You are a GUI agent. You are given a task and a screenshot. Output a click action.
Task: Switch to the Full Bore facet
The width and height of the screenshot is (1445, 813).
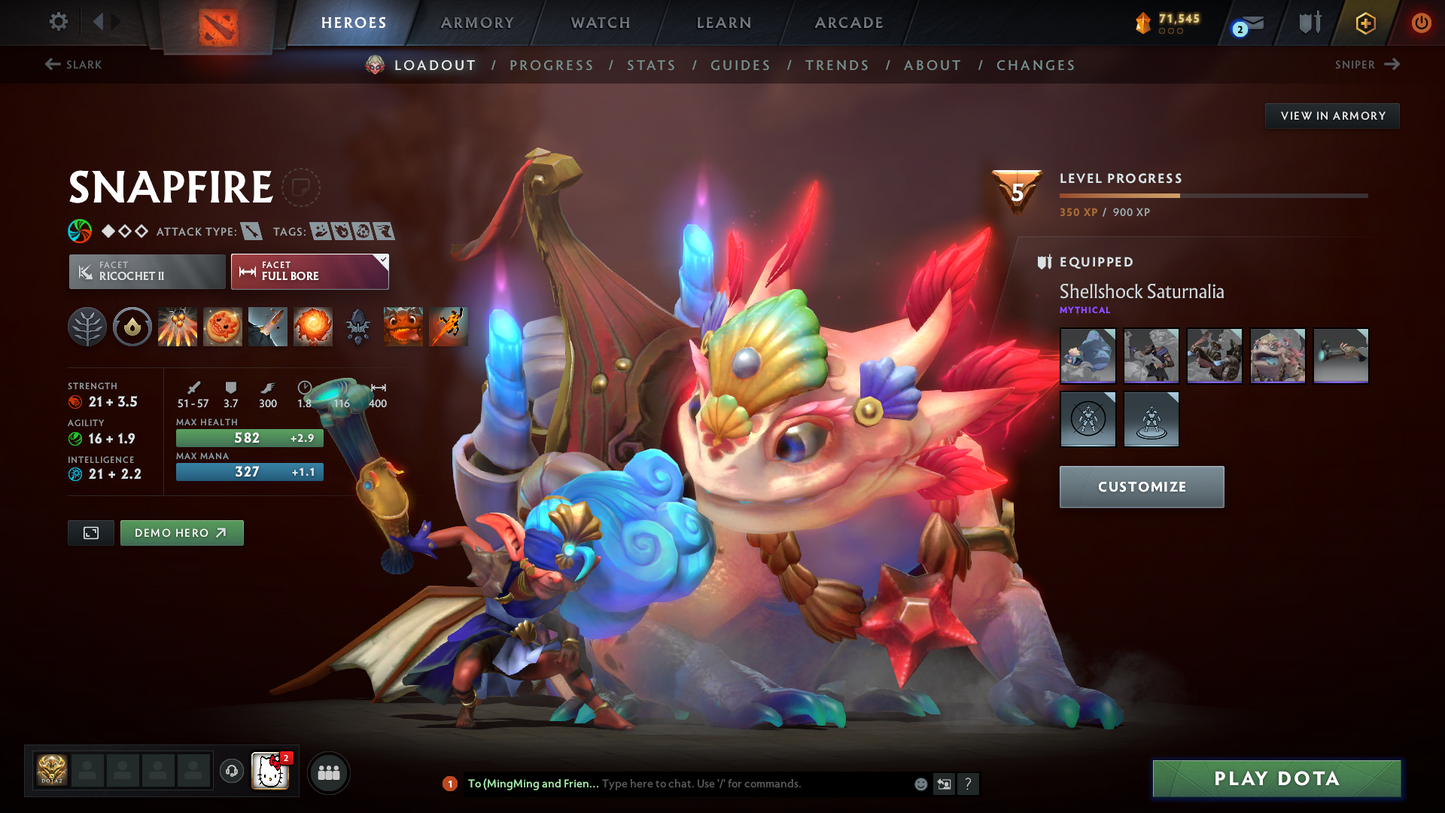point(310,271)
